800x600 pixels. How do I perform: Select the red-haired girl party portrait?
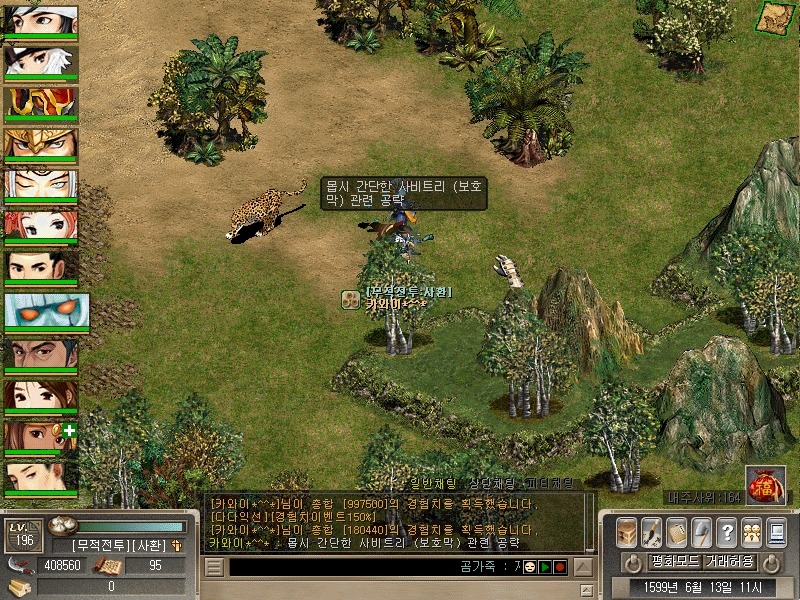click(40, 227)
